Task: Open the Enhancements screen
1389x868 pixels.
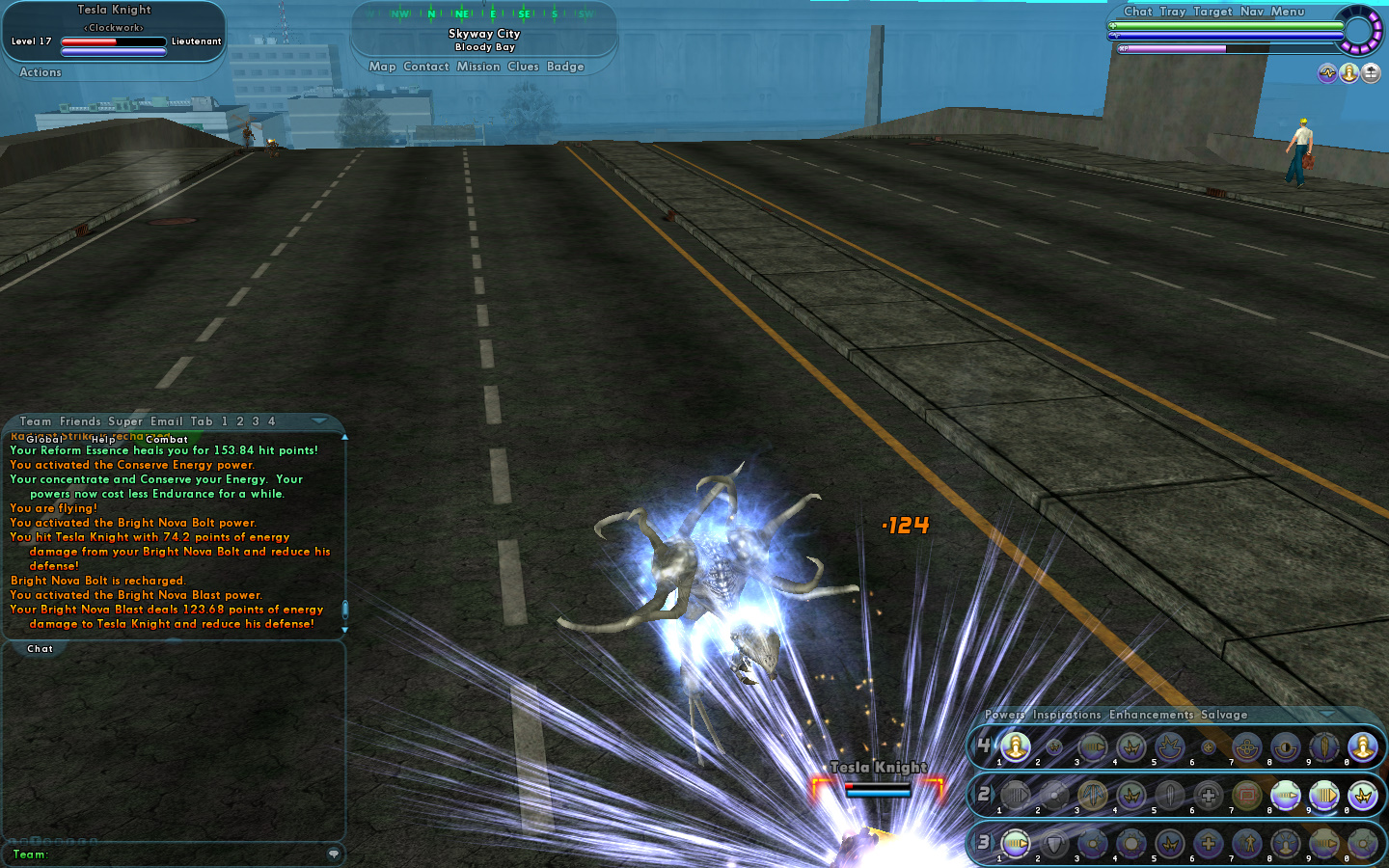Action: click(1152, 715)
